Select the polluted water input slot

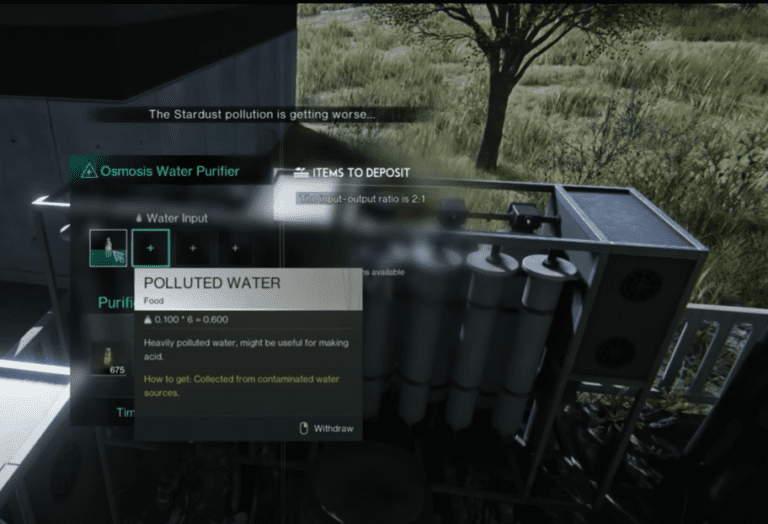(108, 247)
